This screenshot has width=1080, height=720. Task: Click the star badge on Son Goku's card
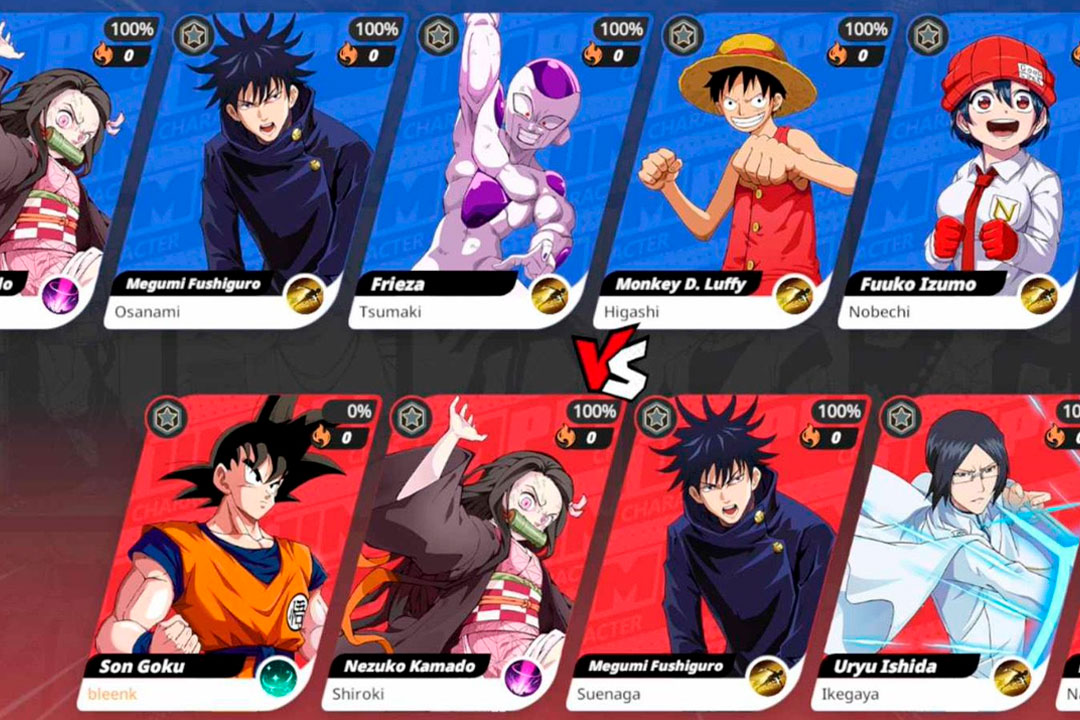coord(166,416)
